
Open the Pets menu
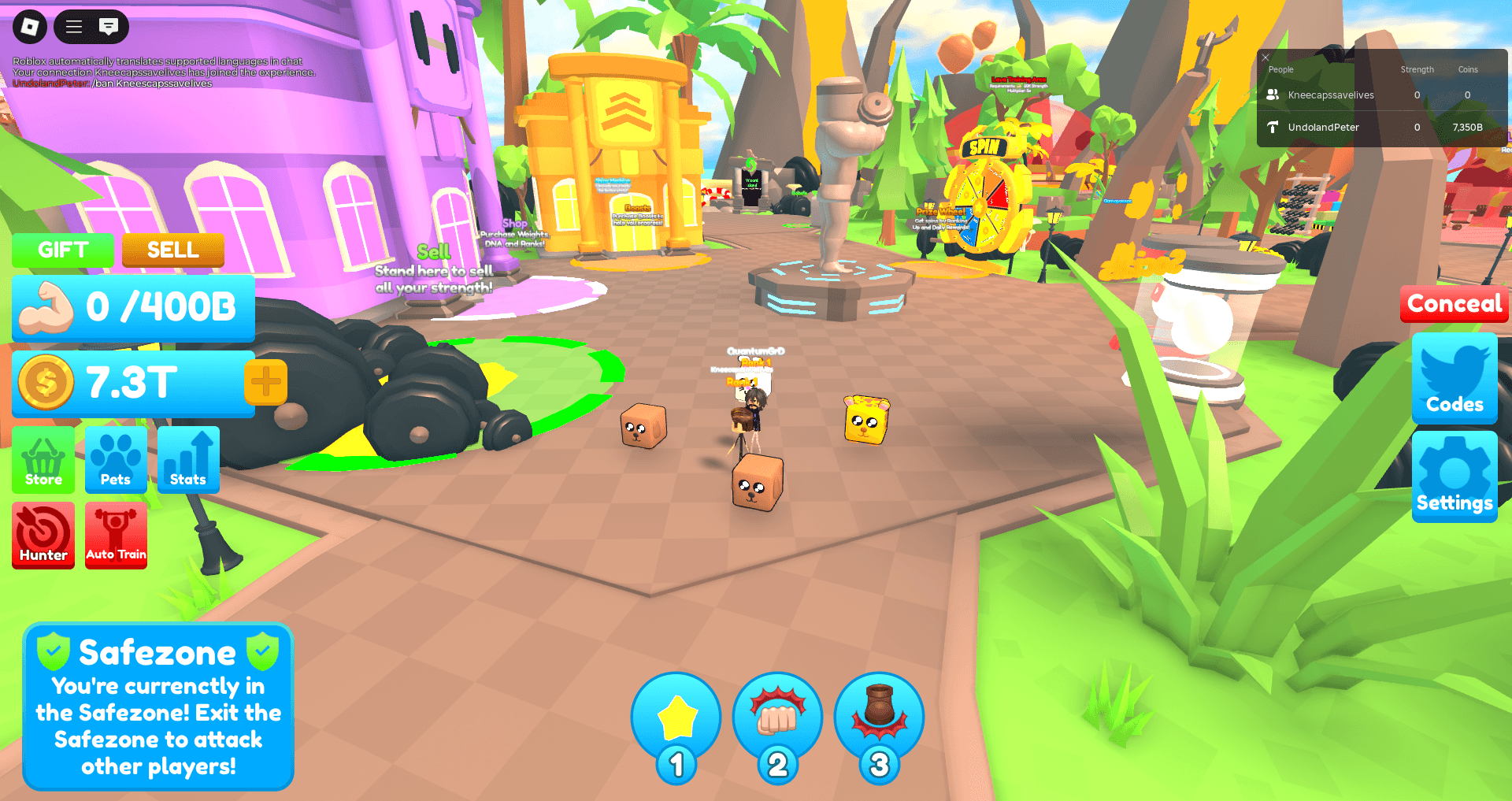[x=116, y=460]
